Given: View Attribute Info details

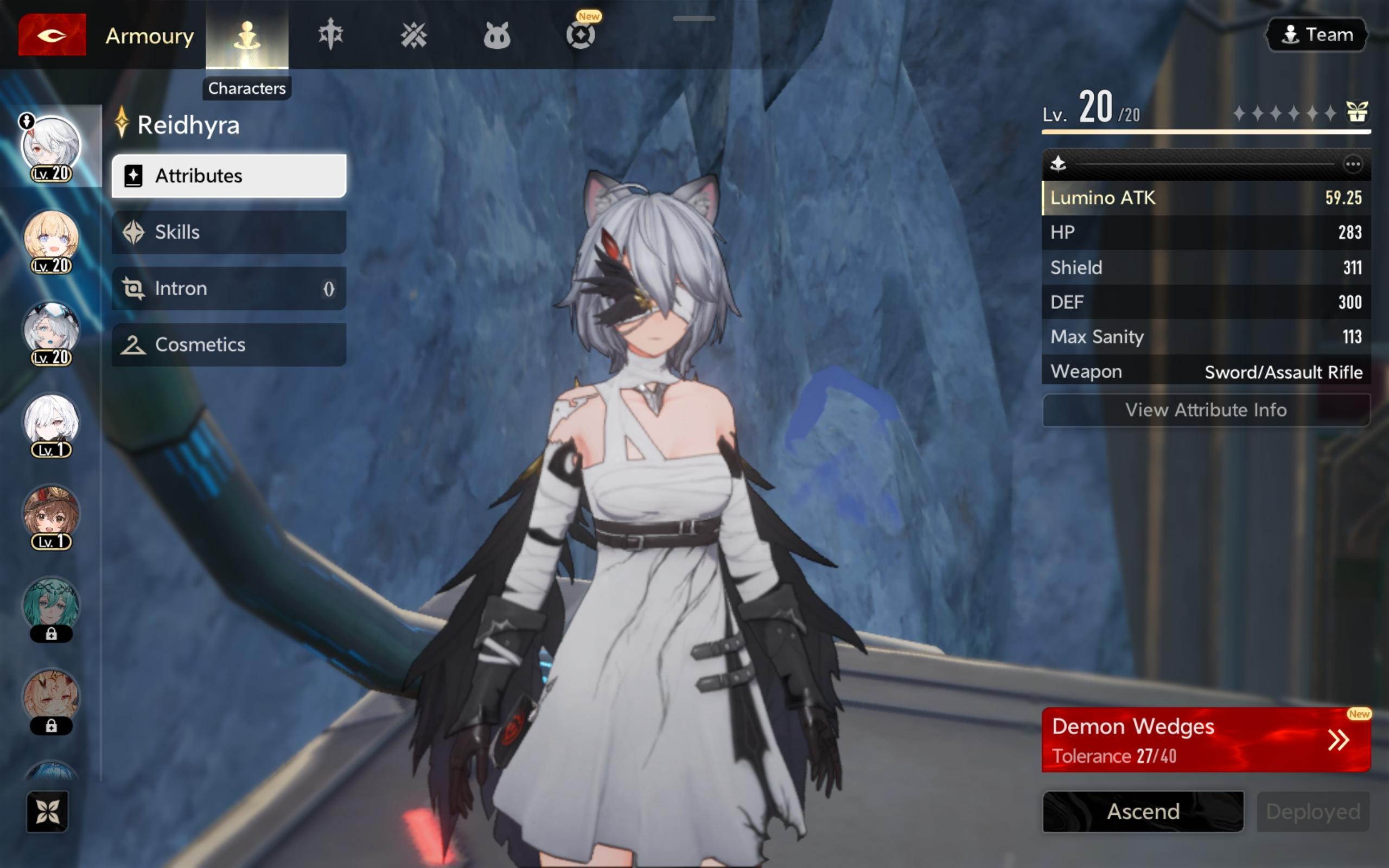Looking at the screenshot, I should tap(1205, 410).
